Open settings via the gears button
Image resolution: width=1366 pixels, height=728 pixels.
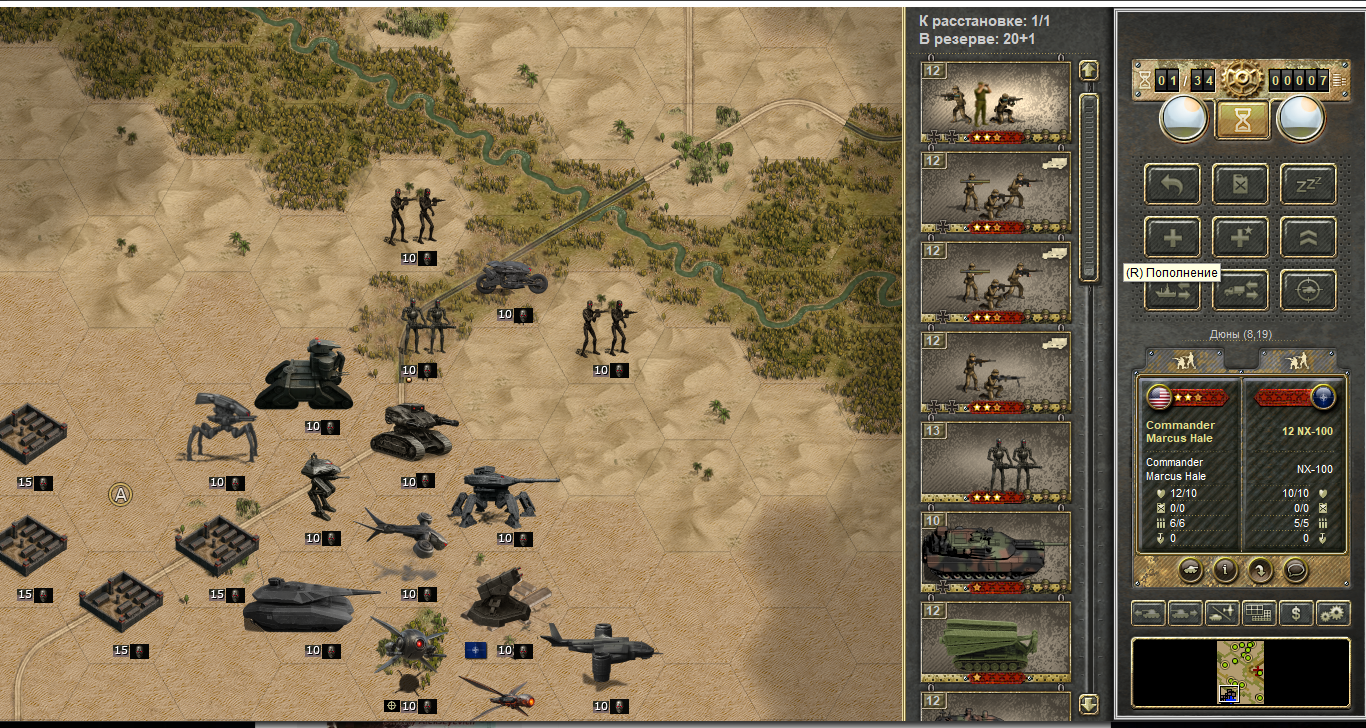(x=1333, y=613)
